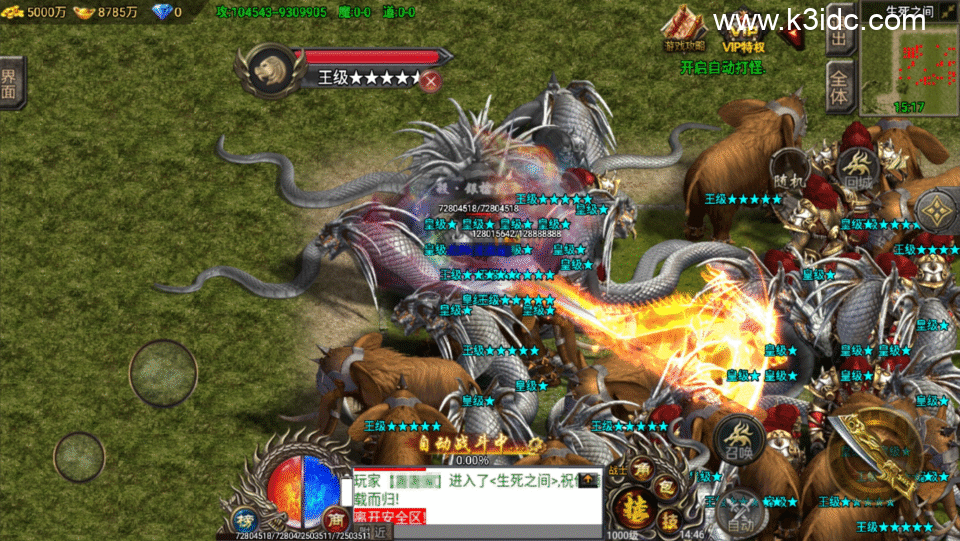Image resolution: width=960 pixels, height=541 pixels.
Task: Select the lion target portrait
Action: pyautogui.click(x=267, y=69)
